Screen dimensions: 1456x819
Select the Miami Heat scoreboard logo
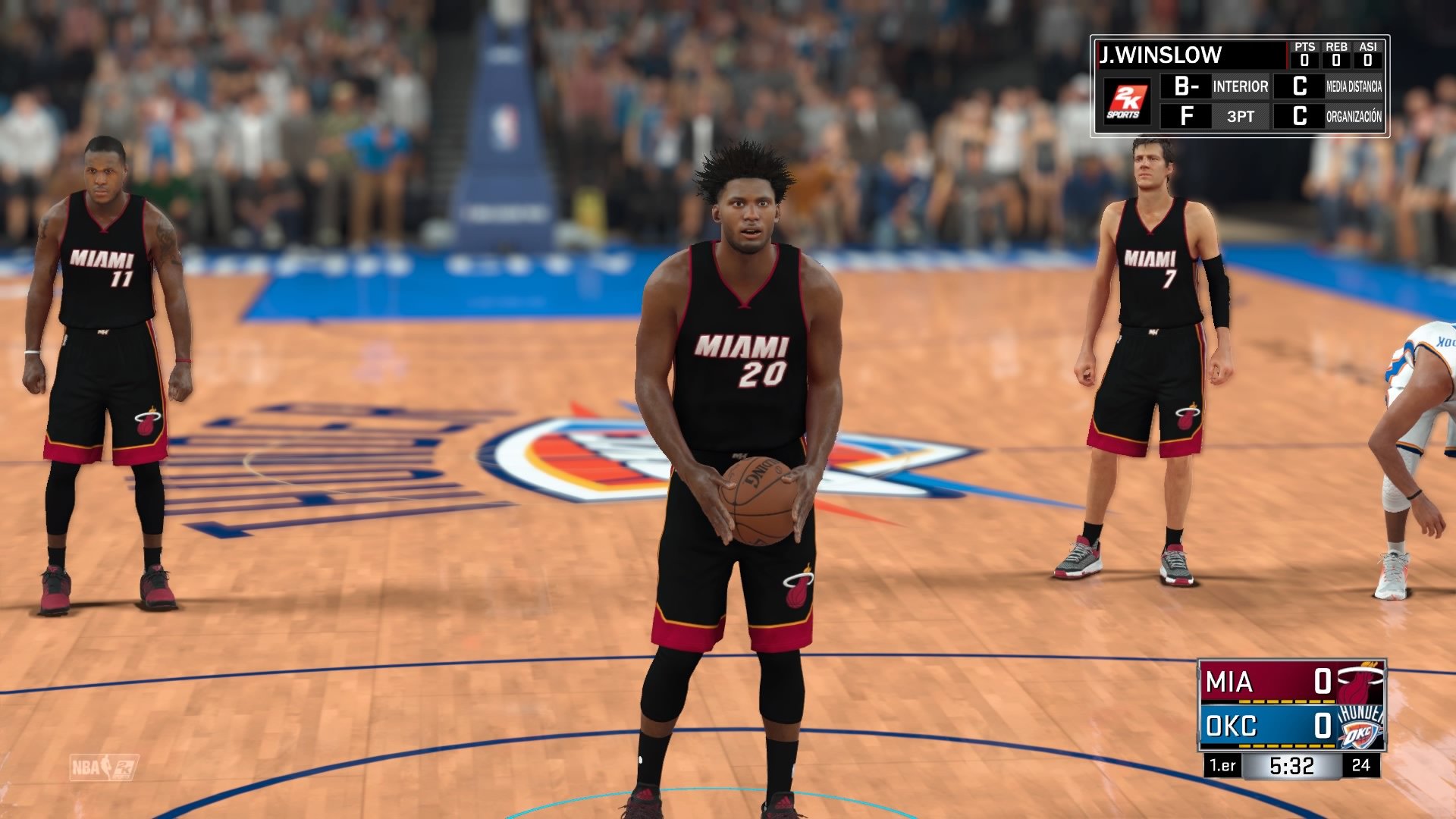click(x=1360, y=682)
